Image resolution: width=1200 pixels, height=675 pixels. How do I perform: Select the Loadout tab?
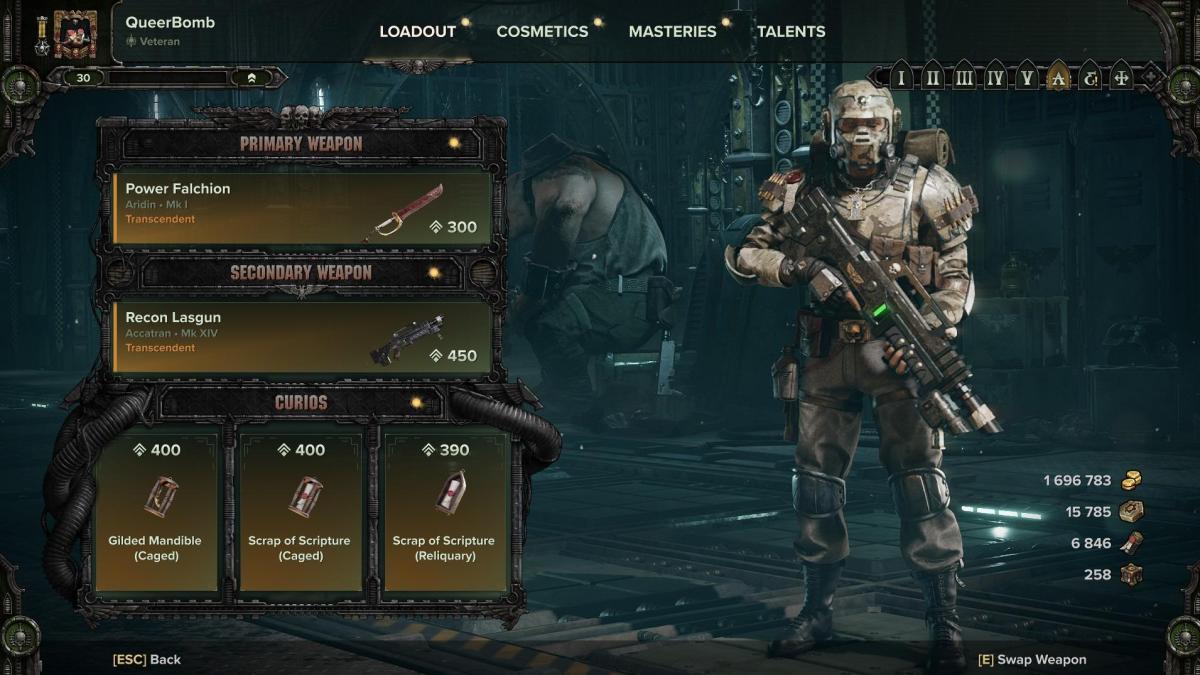click(417, 31)
